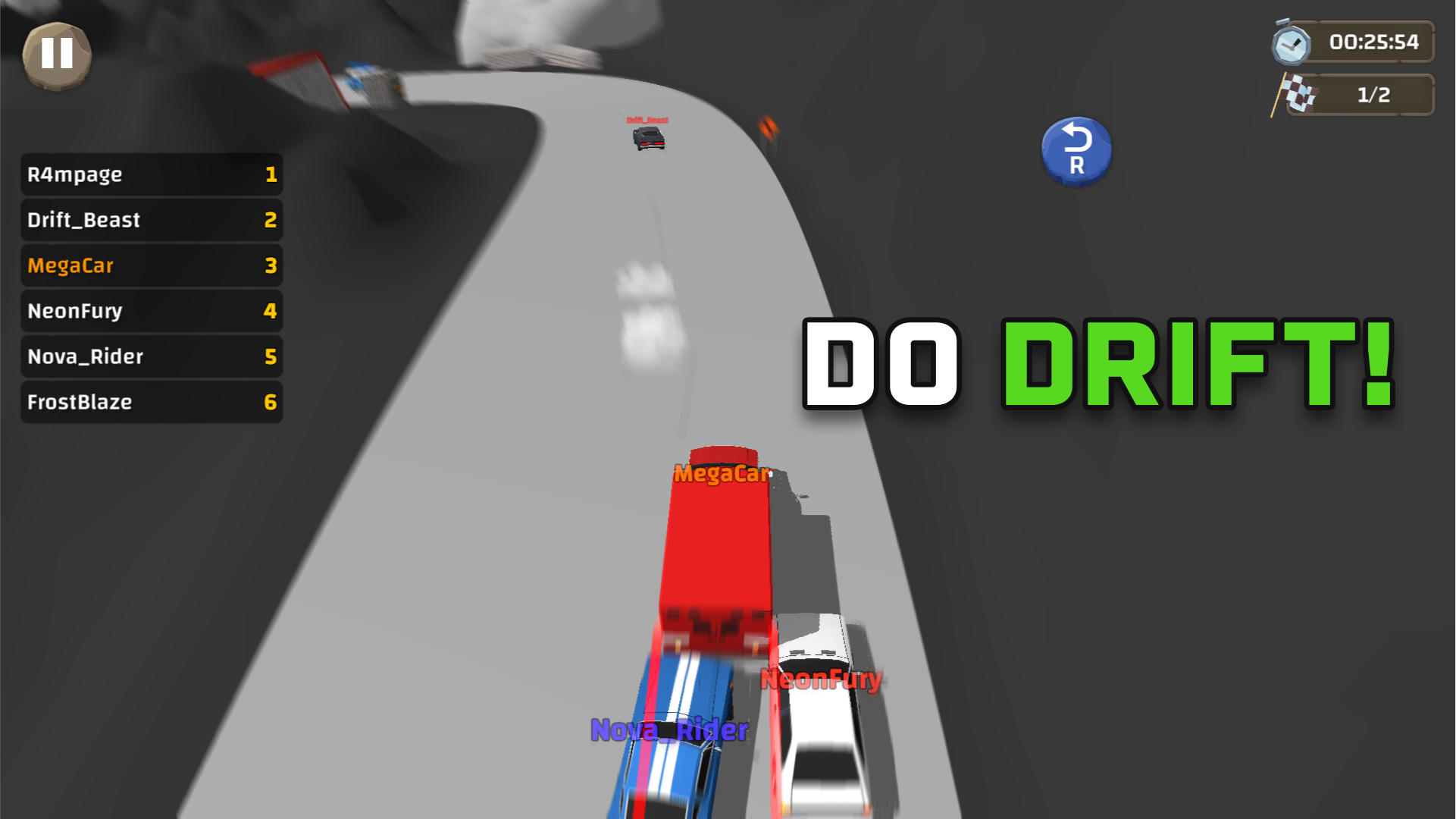Select NeonFury from the standings list
Image resolution: width=1456 pixels, height=819 pixels.
tap(151, 311)
